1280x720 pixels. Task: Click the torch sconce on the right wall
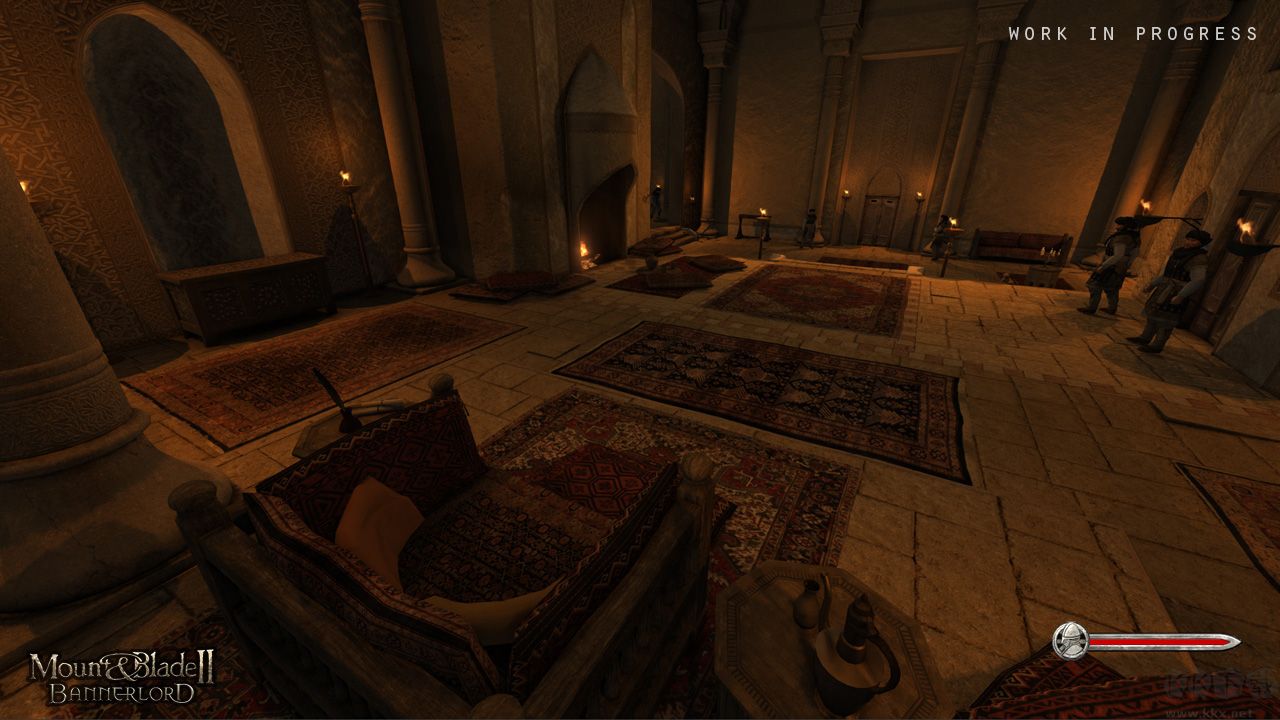click(1245, 230)
